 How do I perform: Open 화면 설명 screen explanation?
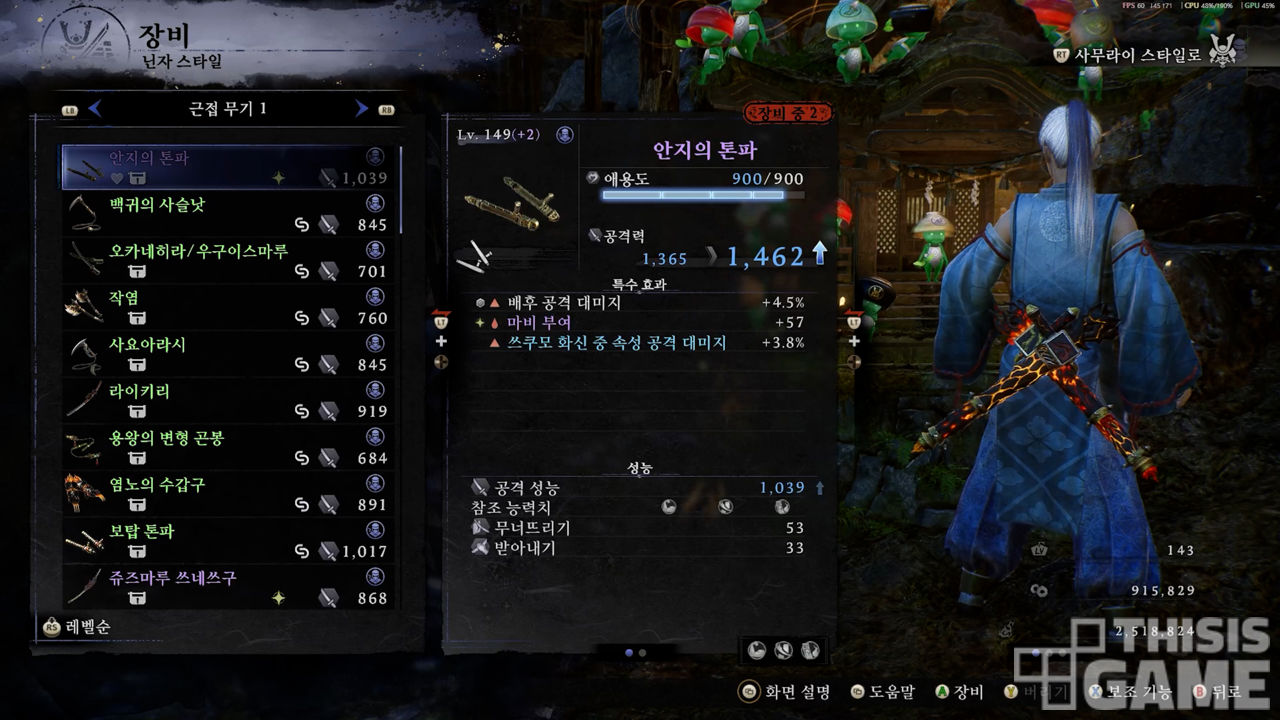[x=785, y=692]
